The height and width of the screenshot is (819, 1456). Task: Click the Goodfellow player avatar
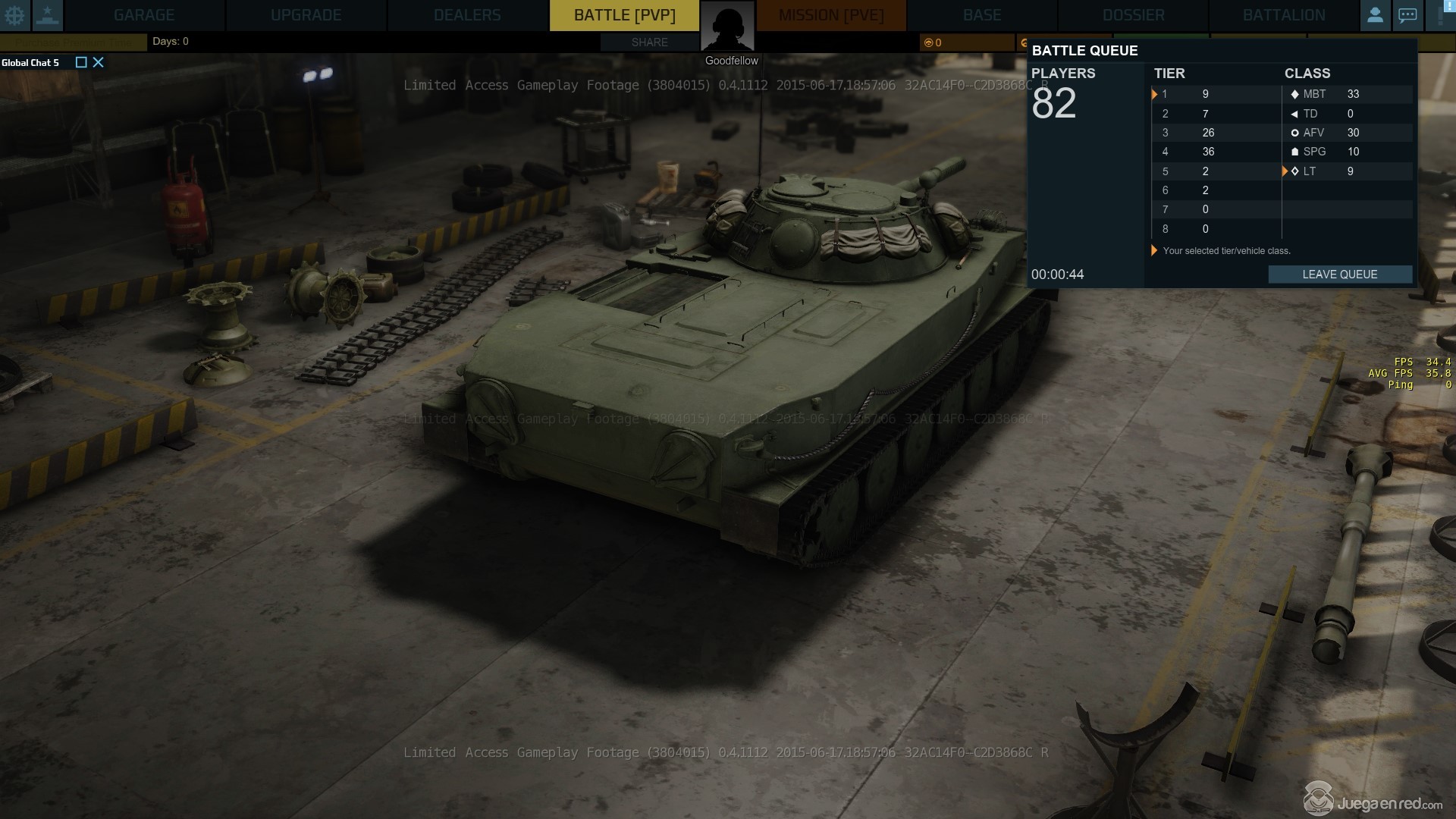(x=727, y=27)
